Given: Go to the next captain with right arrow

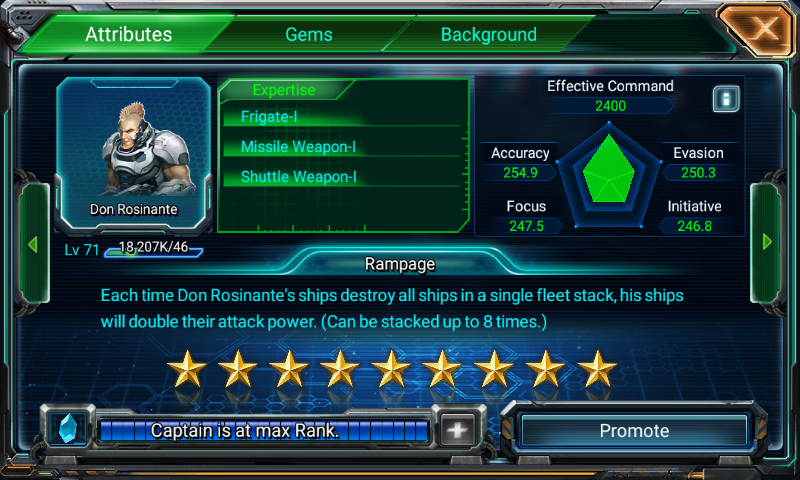Looking at the screenshot, I should click(x=767, y=242).
